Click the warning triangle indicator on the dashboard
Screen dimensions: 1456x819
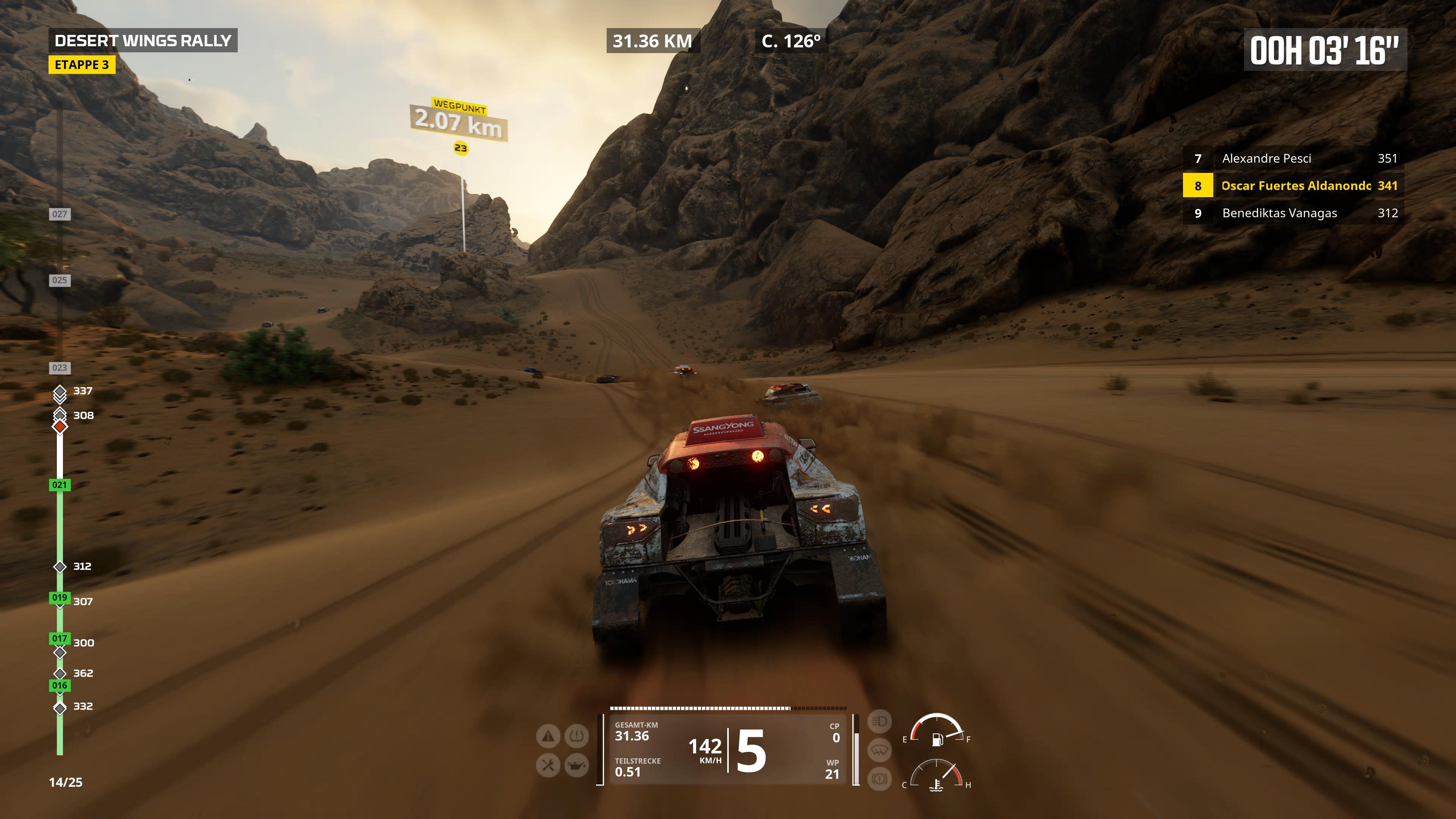[x=548, y=736]
